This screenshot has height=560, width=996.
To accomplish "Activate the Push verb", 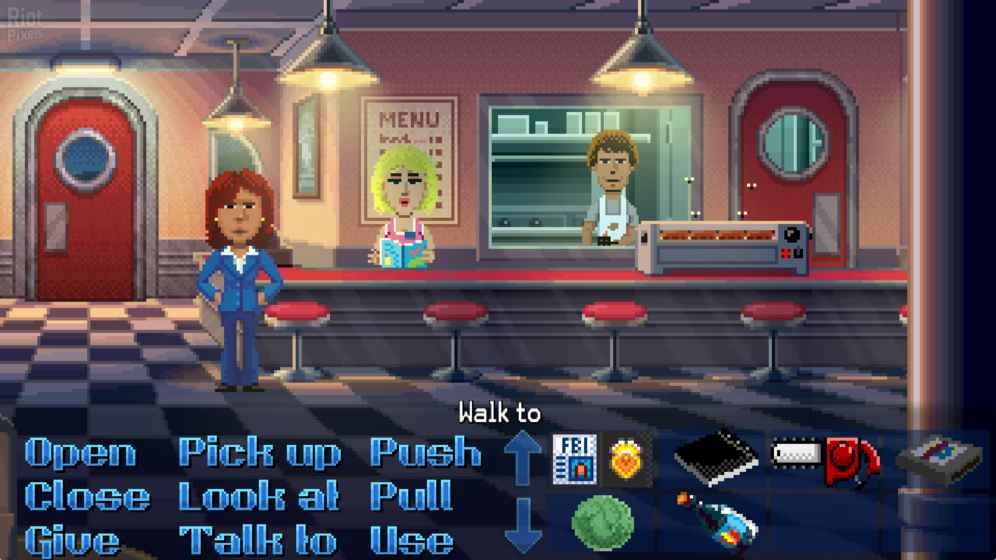I will coord(425,453).
